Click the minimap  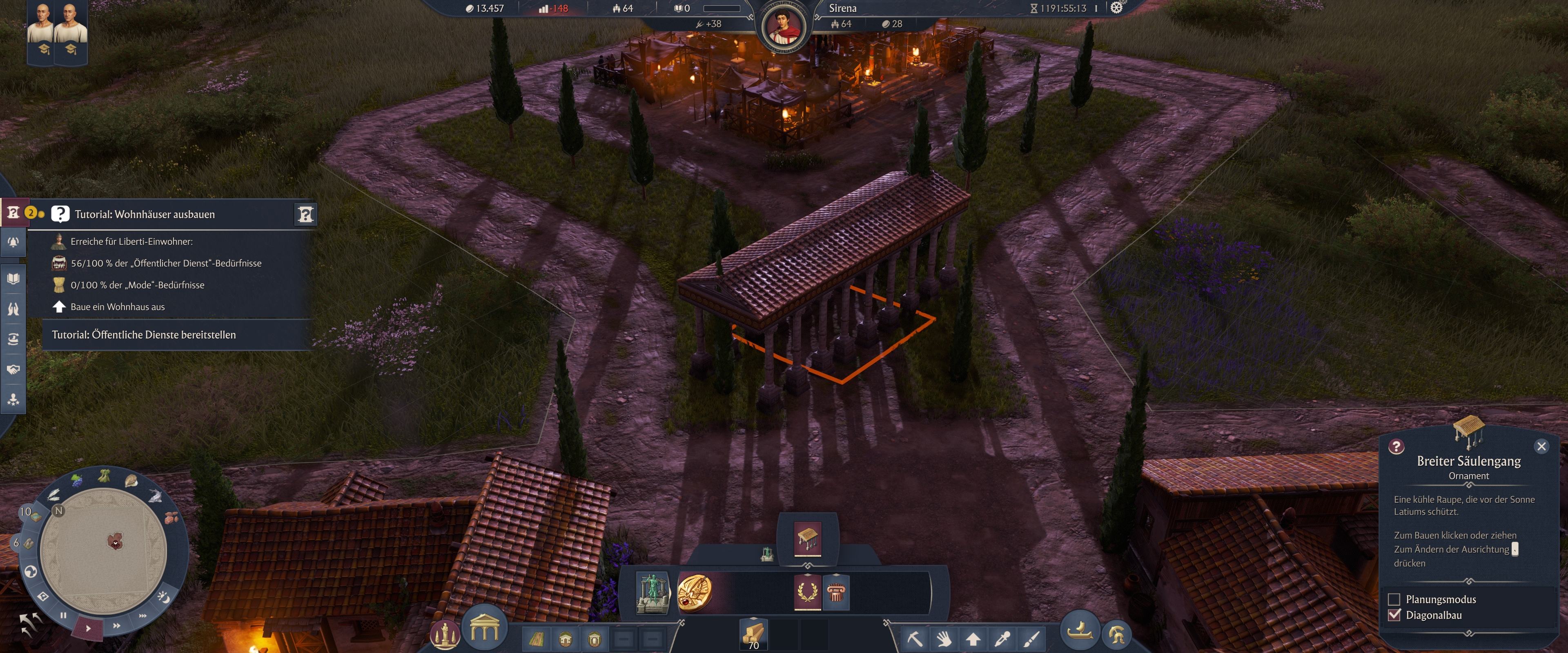[103, 551]
